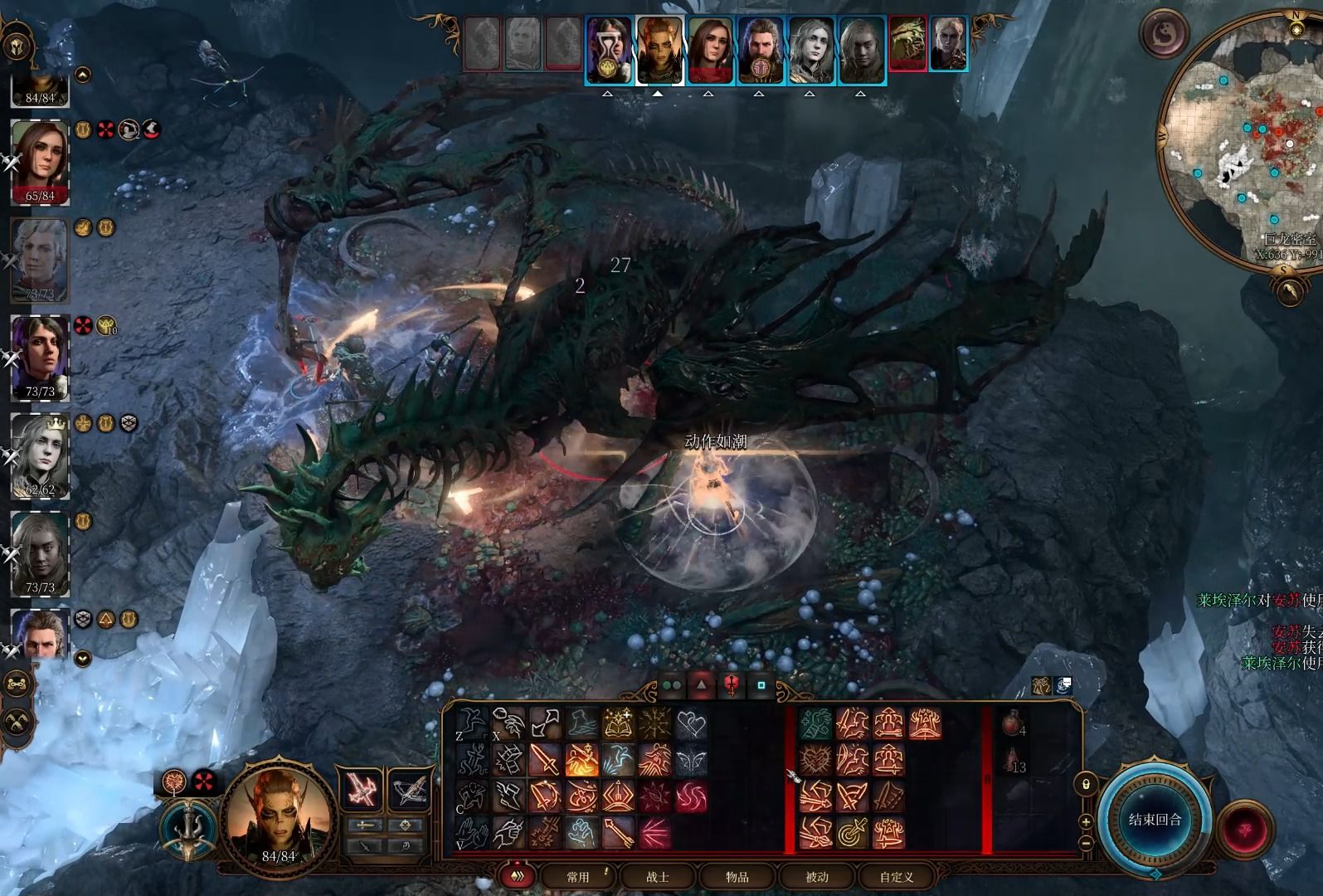Select the 物品 items hotbar tab

[x=737, y=877]
